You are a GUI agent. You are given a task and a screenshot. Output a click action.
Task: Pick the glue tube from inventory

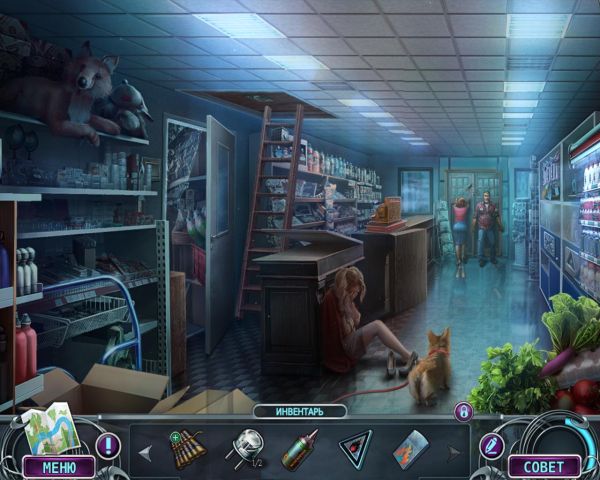pos(298,448)
